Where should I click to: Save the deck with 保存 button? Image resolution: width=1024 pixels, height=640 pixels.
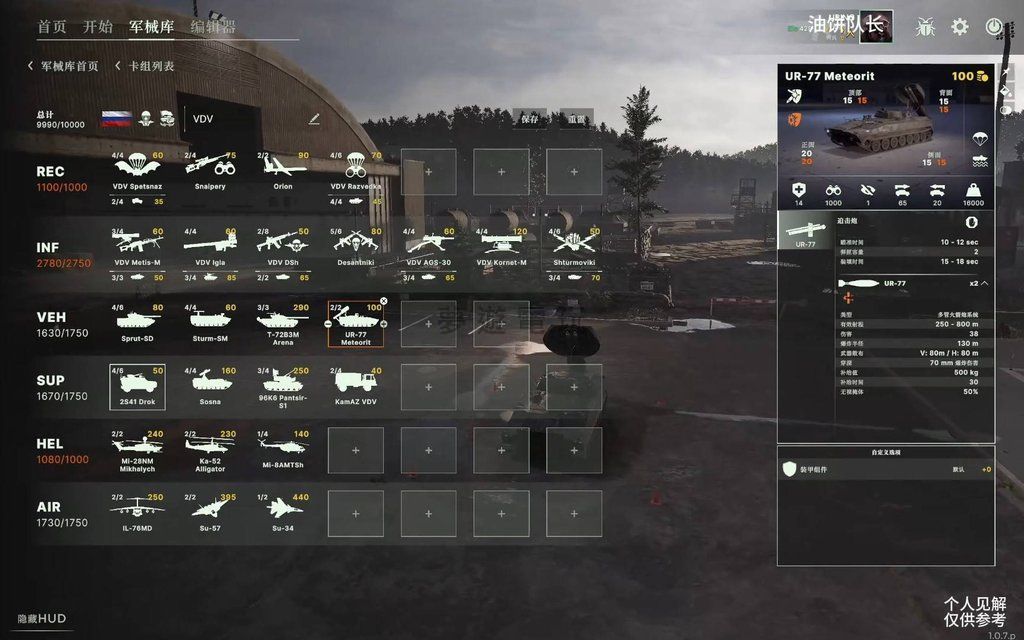[x=530, y=118]
